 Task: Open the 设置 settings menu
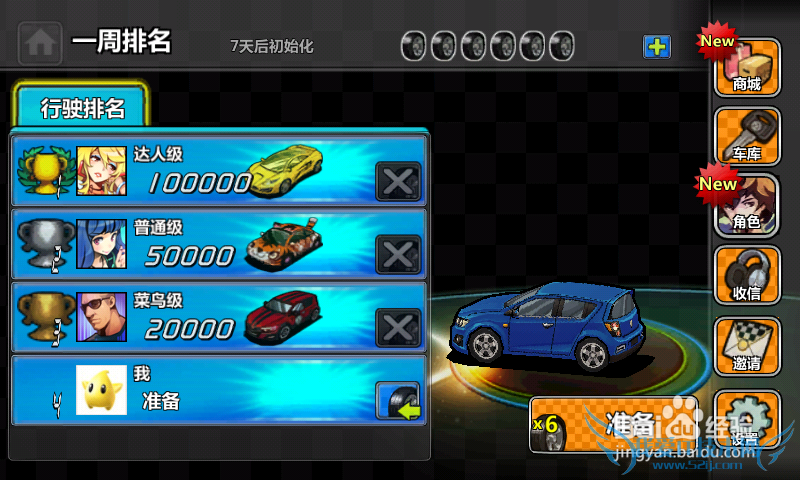747,420
